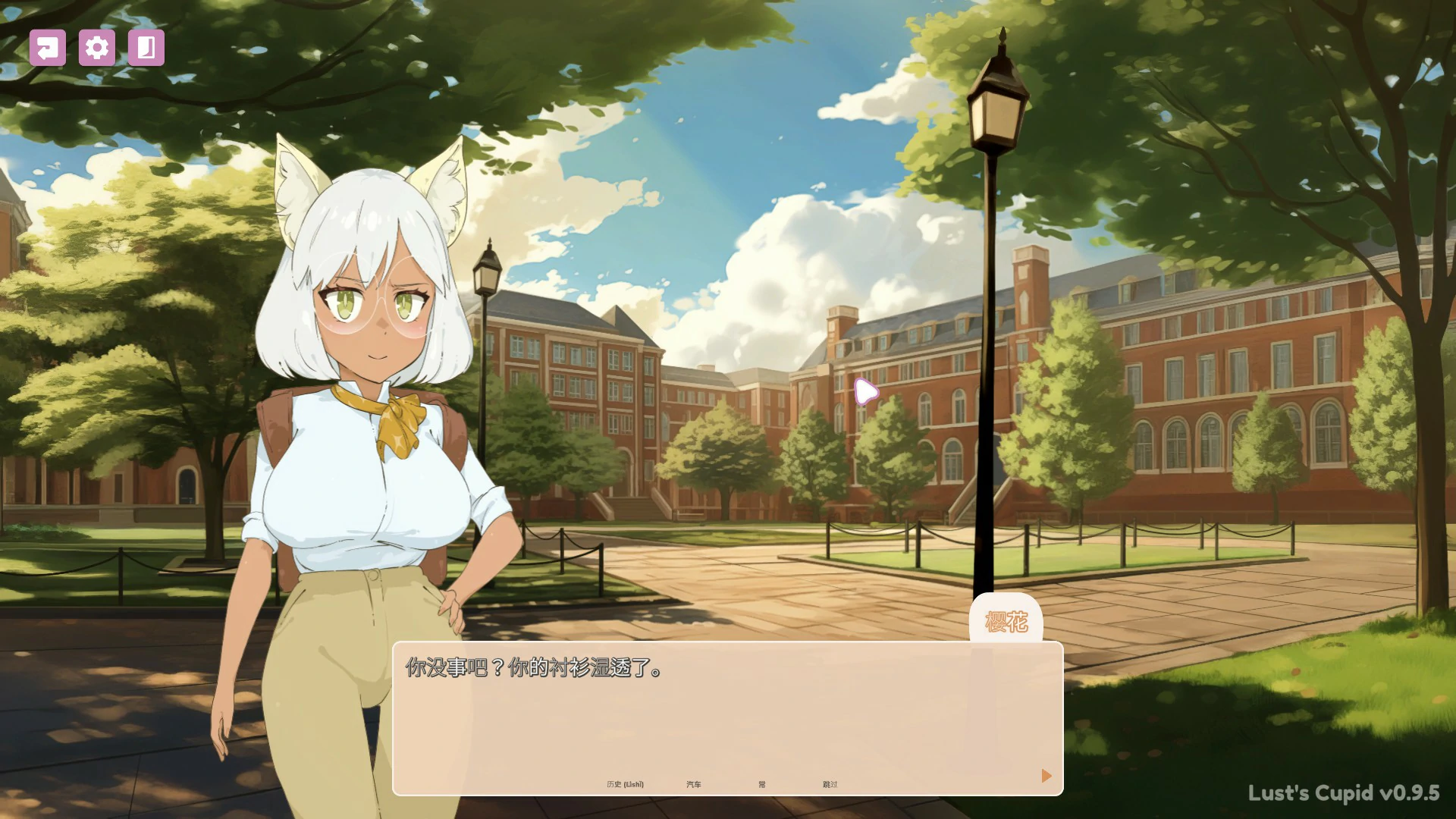Turn on skip mode via 跳过
The height and width of the screenshot is (819, 1456).
pos(831,784)
